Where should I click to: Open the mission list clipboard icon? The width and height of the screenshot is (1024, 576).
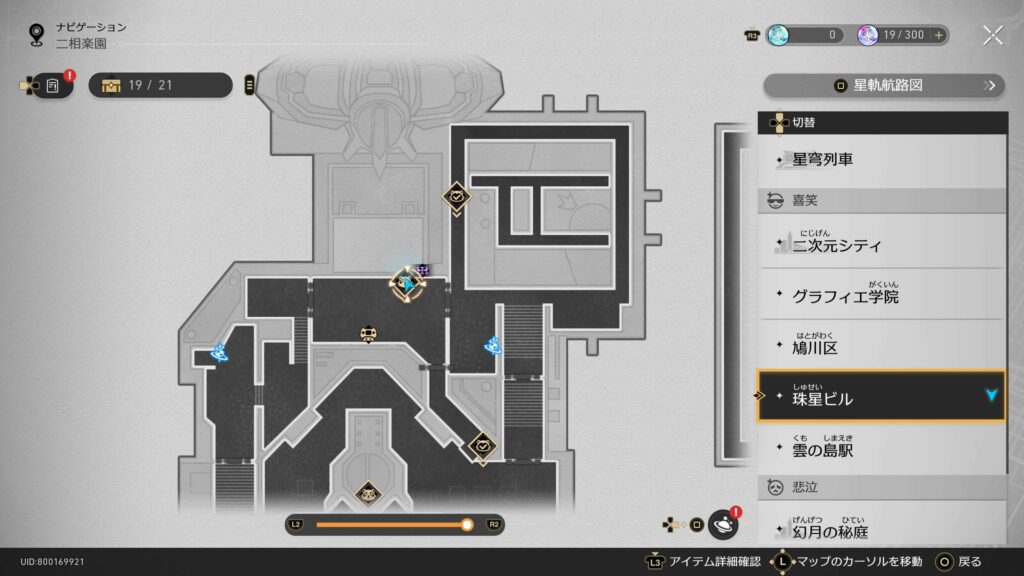tap(52, 85)
